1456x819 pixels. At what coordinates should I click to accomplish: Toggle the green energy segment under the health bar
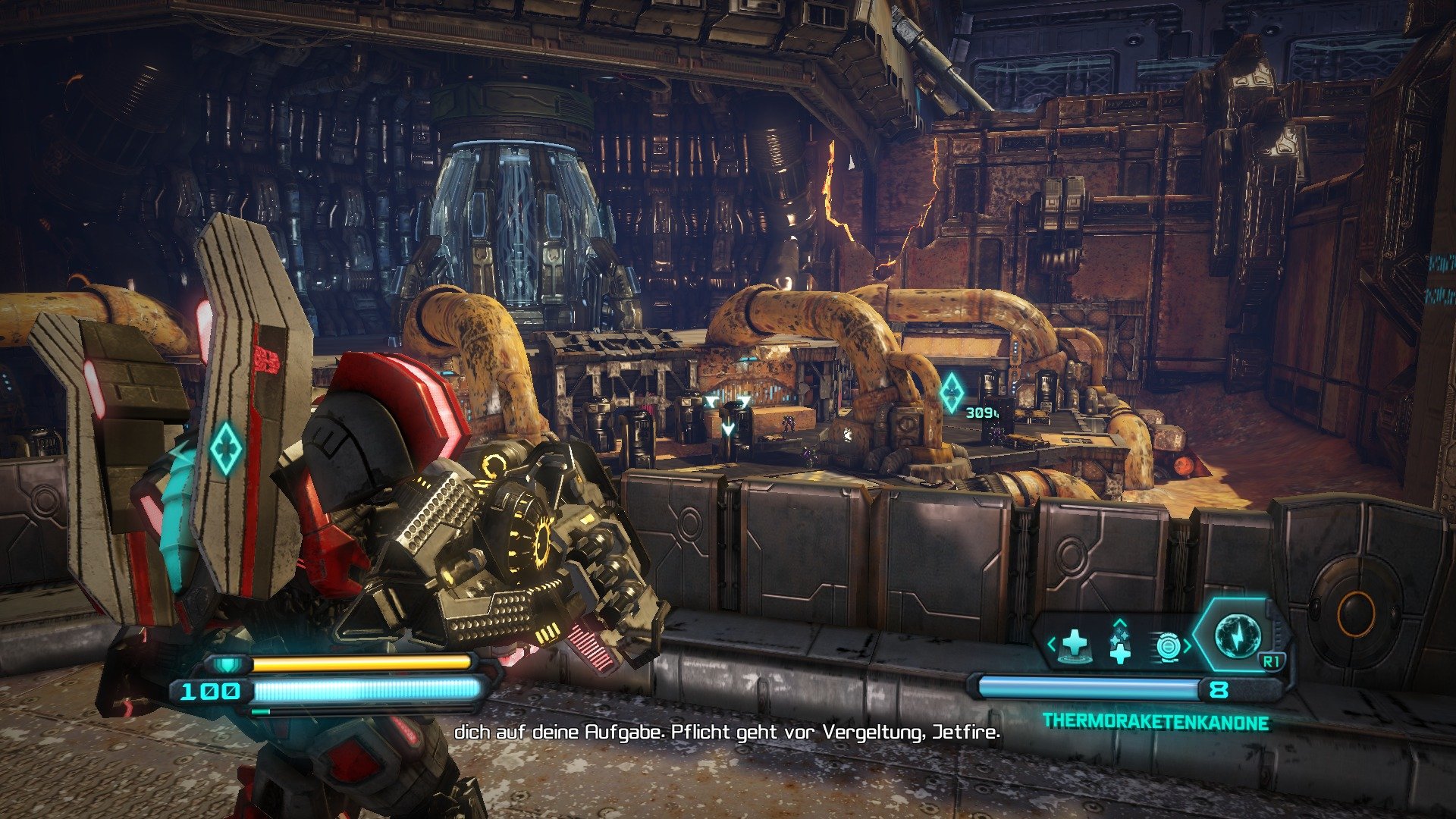[260, 711]
